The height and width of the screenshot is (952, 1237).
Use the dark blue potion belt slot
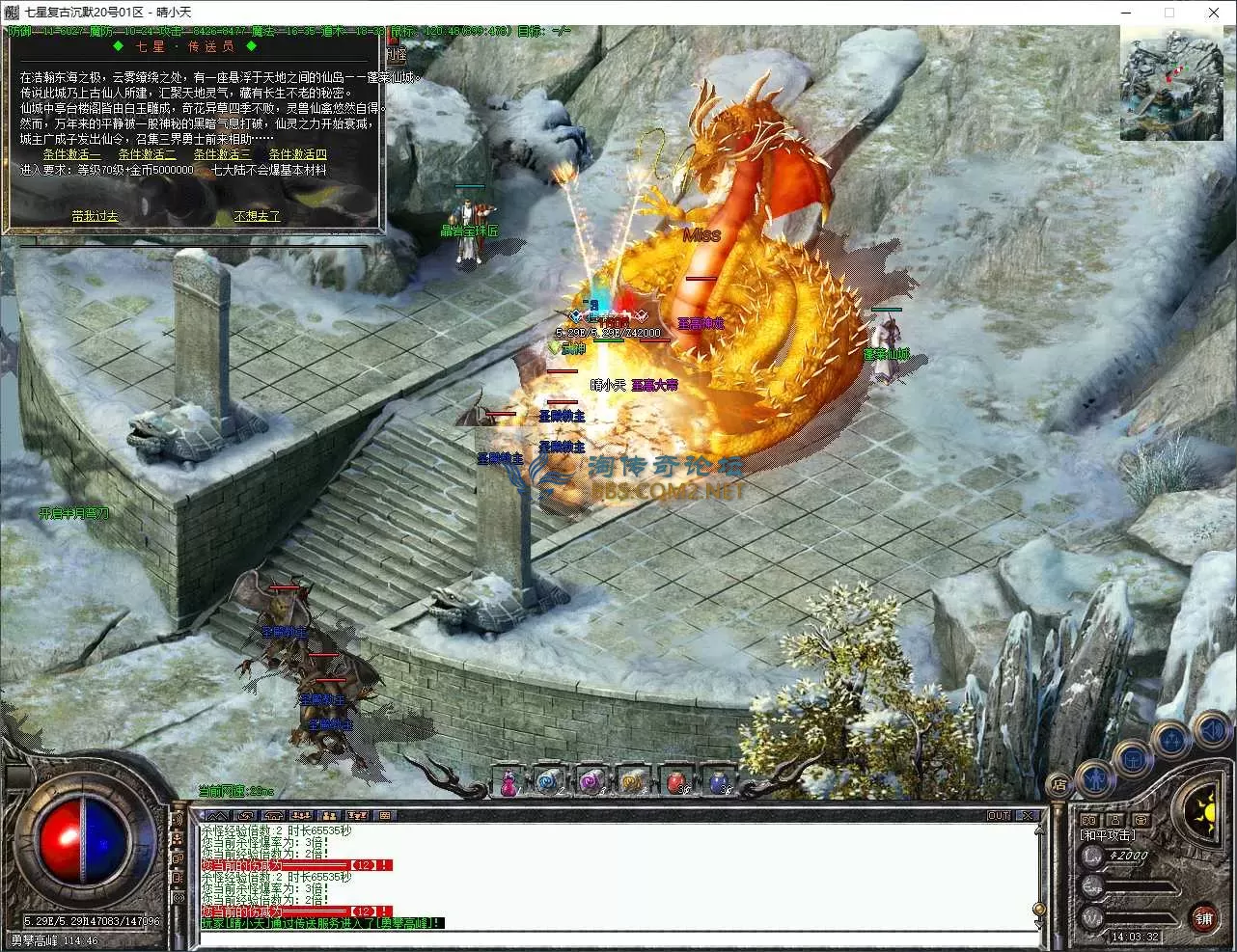point(720,781)
